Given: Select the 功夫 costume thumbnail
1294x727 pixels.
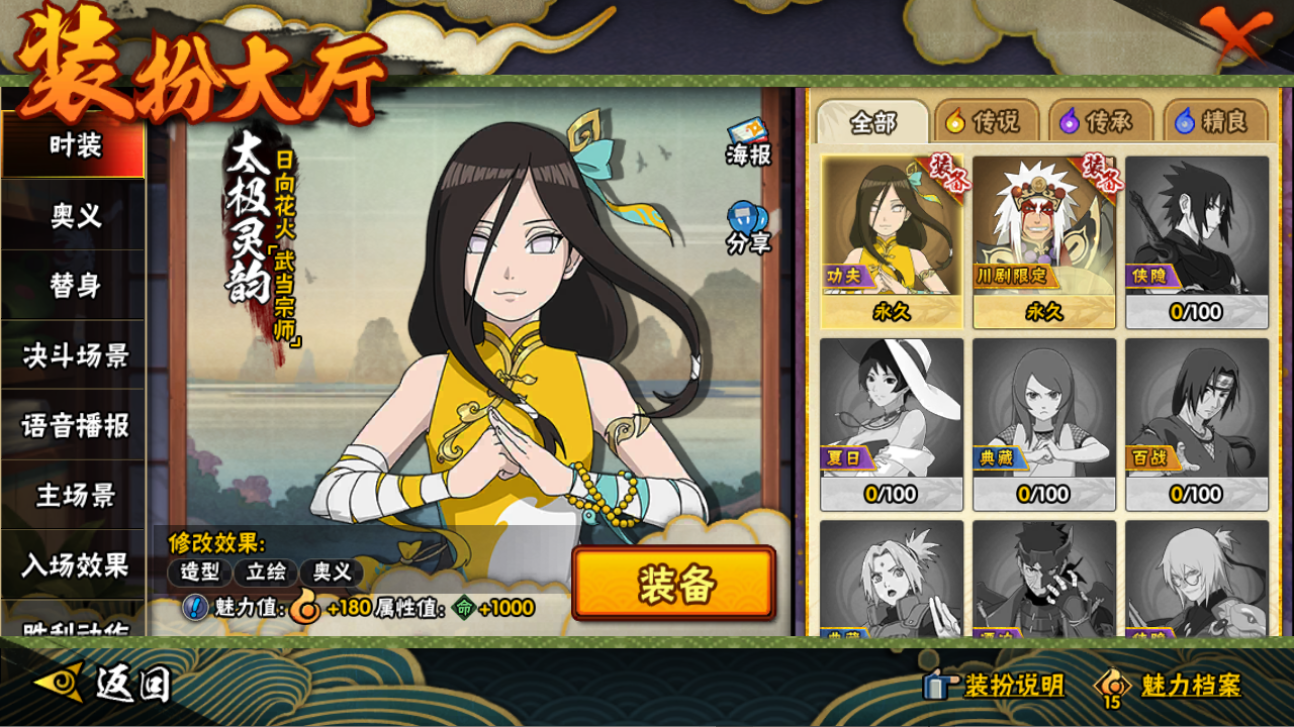Looking at the screenshot, I should [x=892, y=242].
